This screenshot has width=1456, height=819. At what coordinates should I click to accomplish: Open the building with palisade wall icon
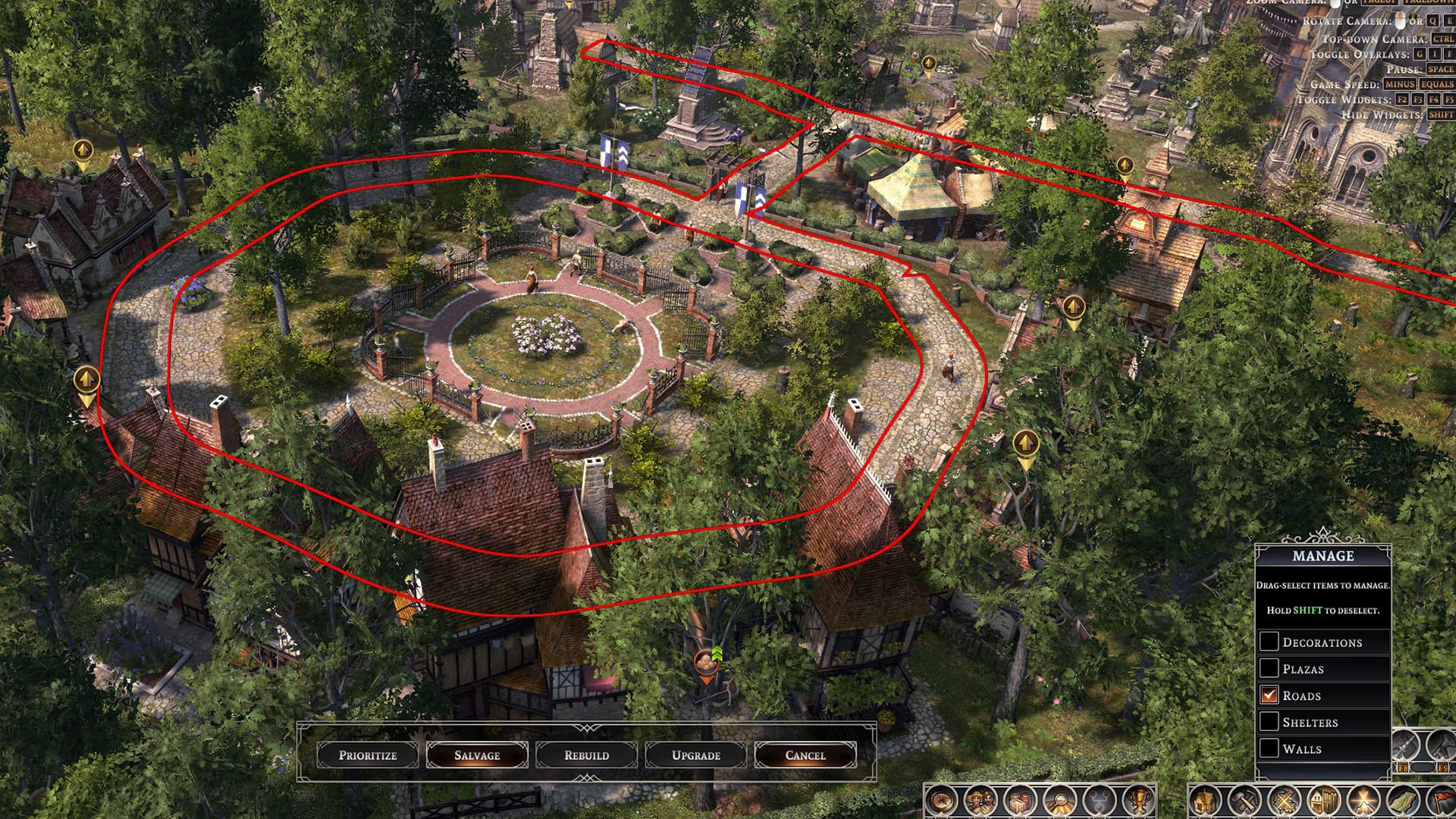coord(1323,801)
